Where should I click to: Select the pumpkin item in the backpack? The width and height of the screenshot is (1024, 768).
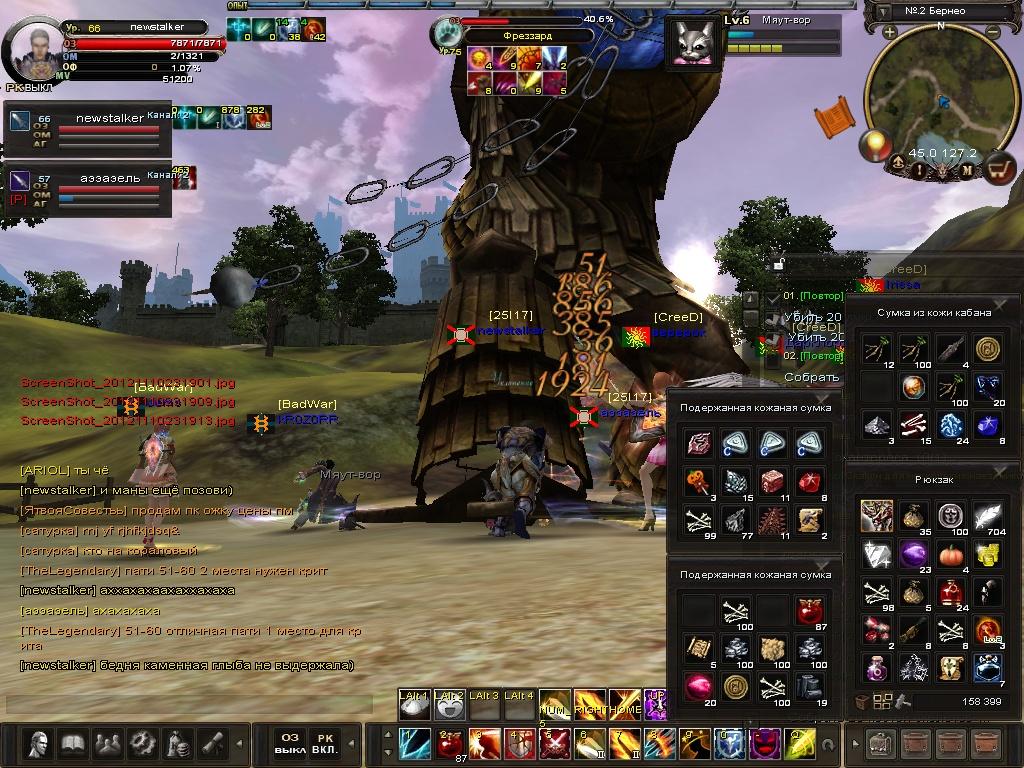tap(949, 555)
